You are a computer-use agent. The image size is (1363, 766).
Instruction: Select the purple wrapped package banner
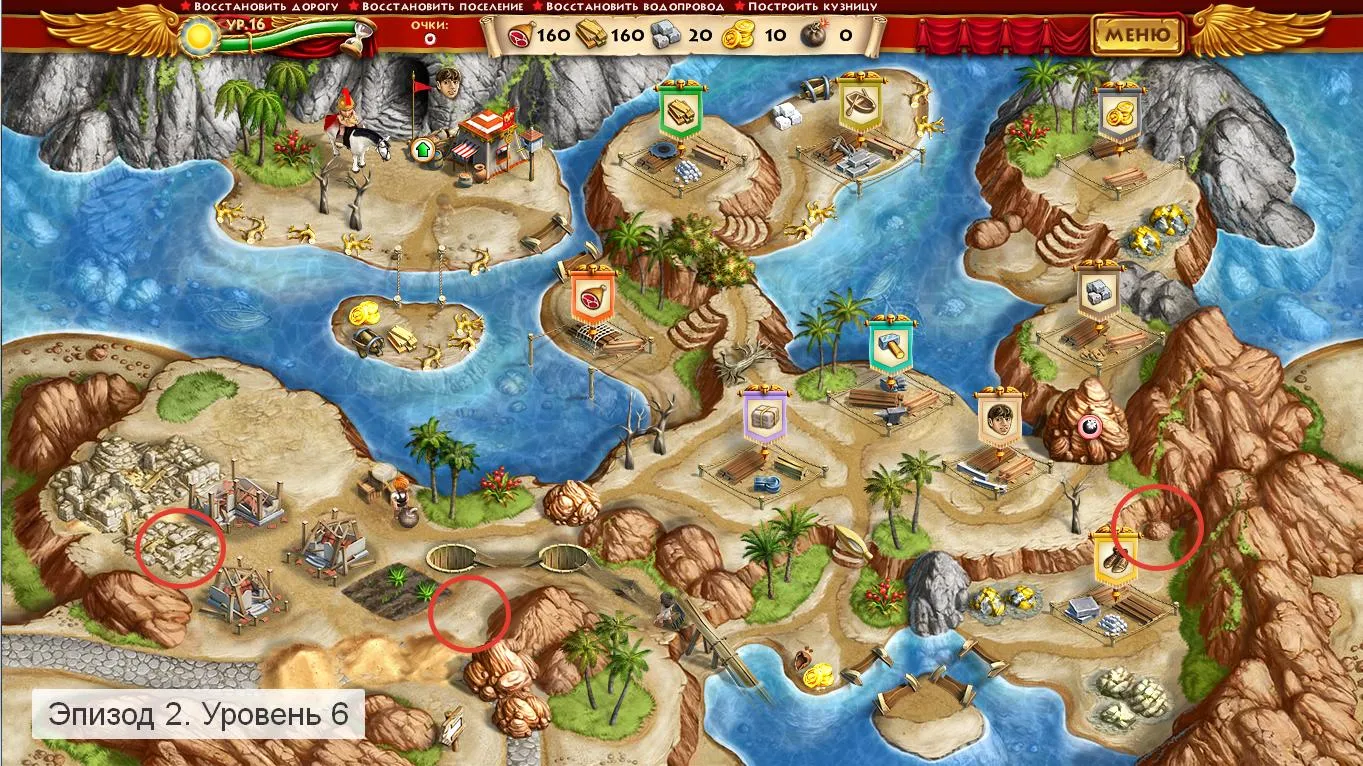coord(765,415)
